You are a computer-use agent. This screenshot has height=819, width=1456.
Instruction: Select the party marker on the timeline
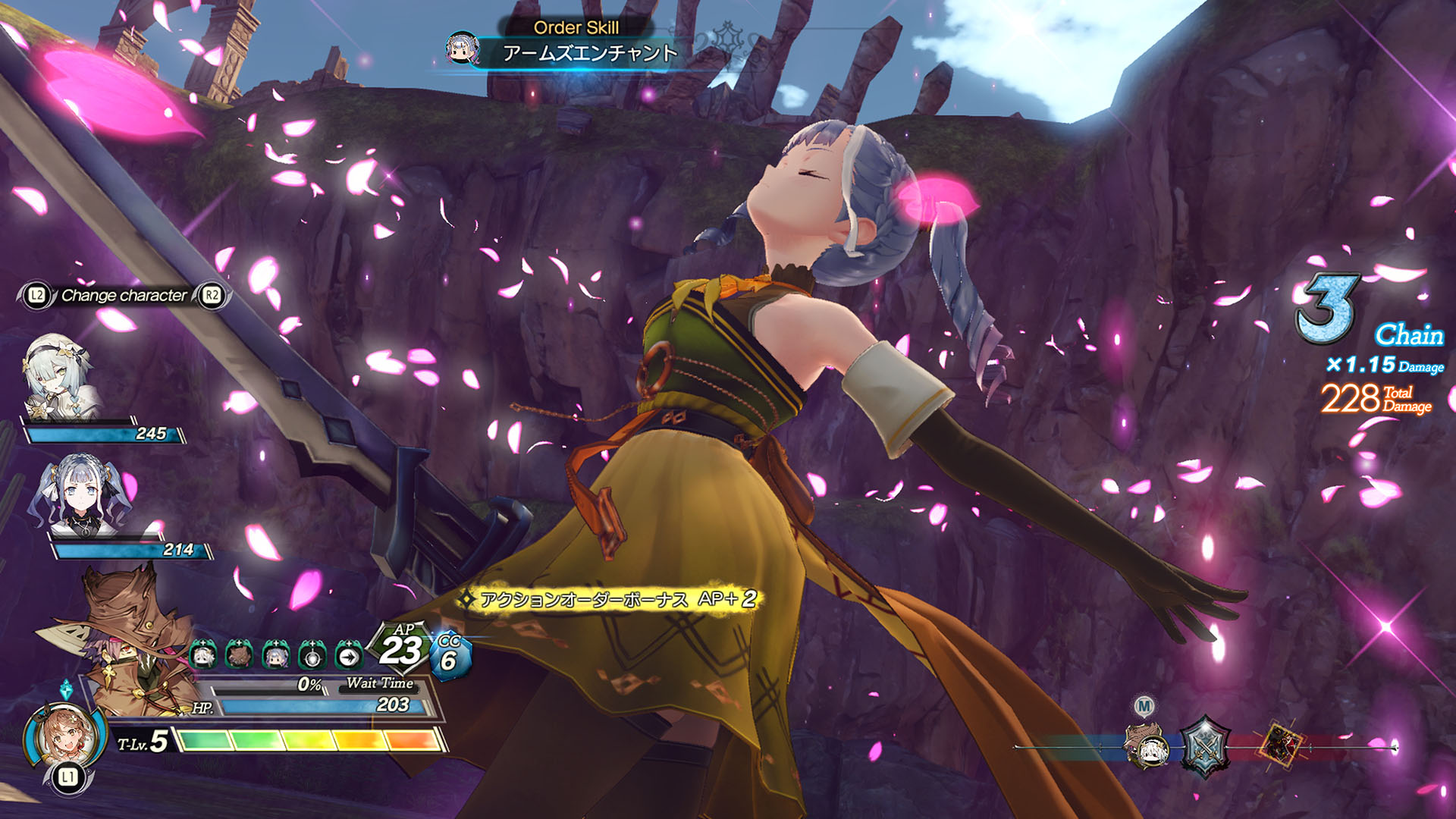pos(1147,745)
